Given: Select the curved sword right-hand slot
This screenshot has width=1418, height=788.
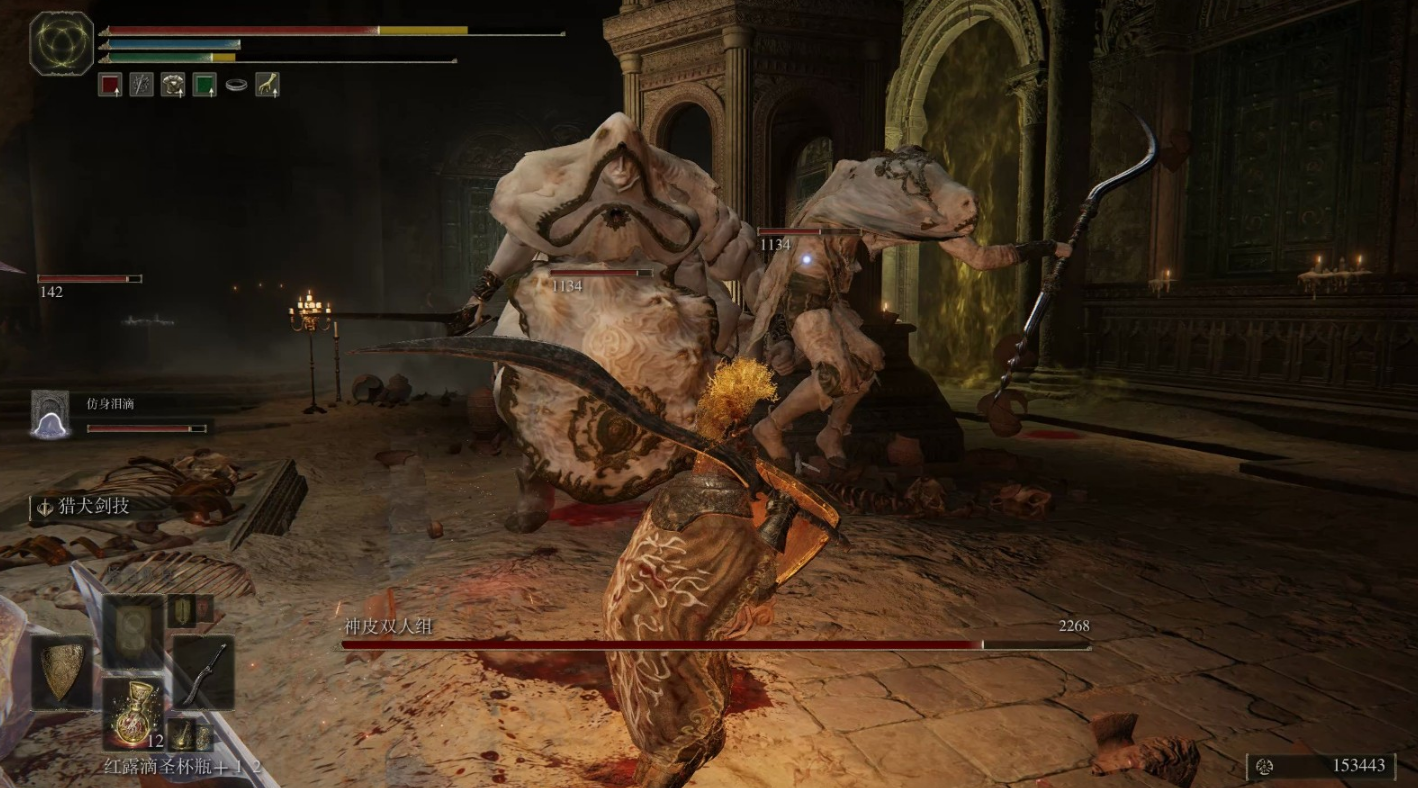Looking at the screenshot, I should (x=204, y=671).
